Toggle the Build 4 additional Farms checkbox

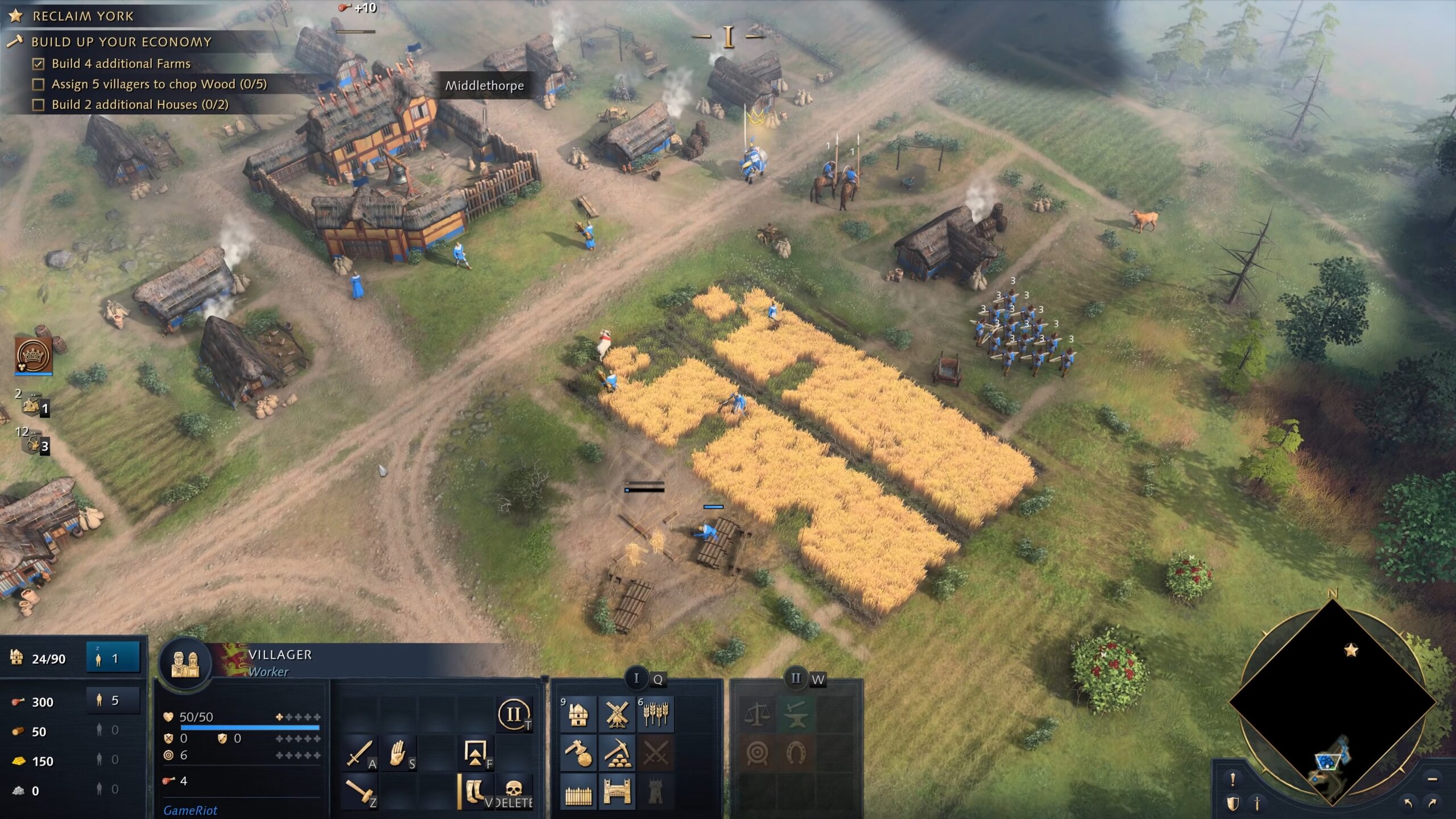tap(38, 64)
